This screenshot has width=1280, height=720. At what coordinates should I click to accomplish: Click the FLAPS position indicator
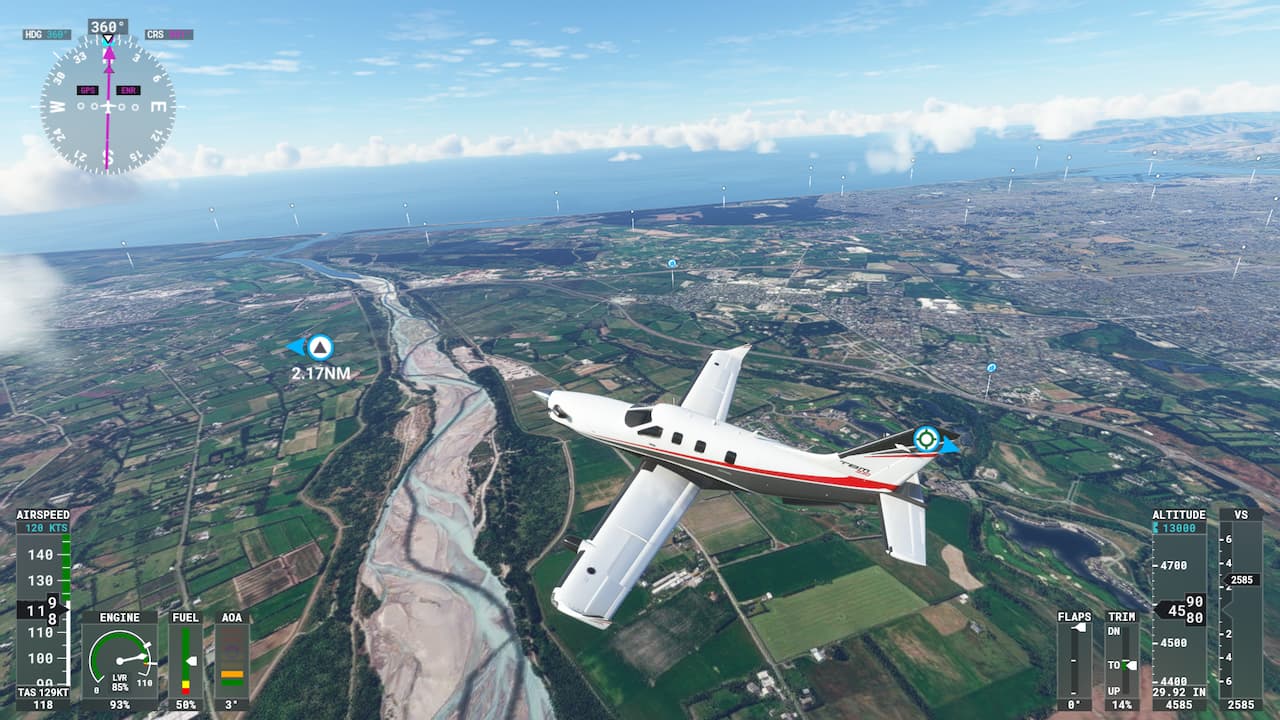pyautogui.click(x=1074, y=660)
